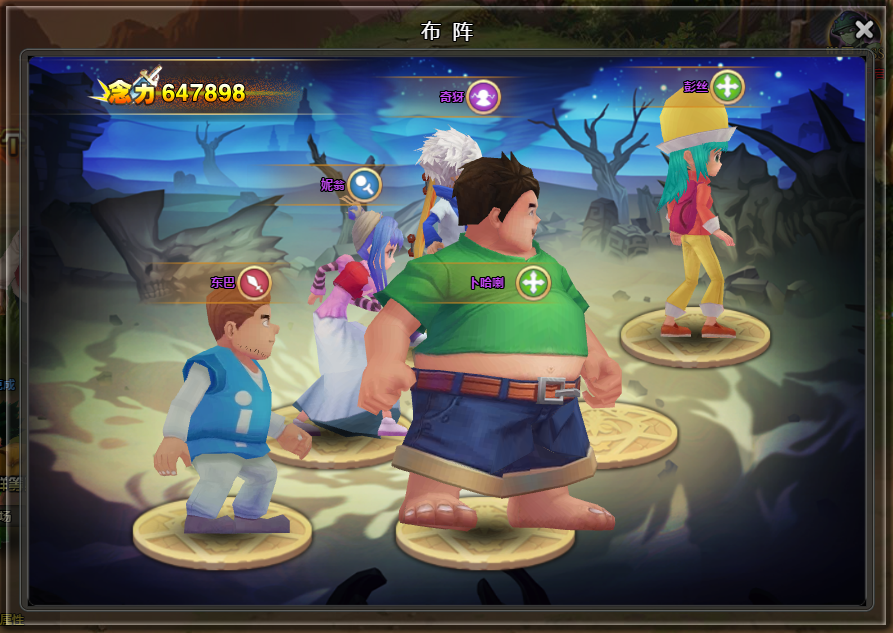Click 妮翁's blue magnifier role icon
893x633 pixels.
click(364, 184)
